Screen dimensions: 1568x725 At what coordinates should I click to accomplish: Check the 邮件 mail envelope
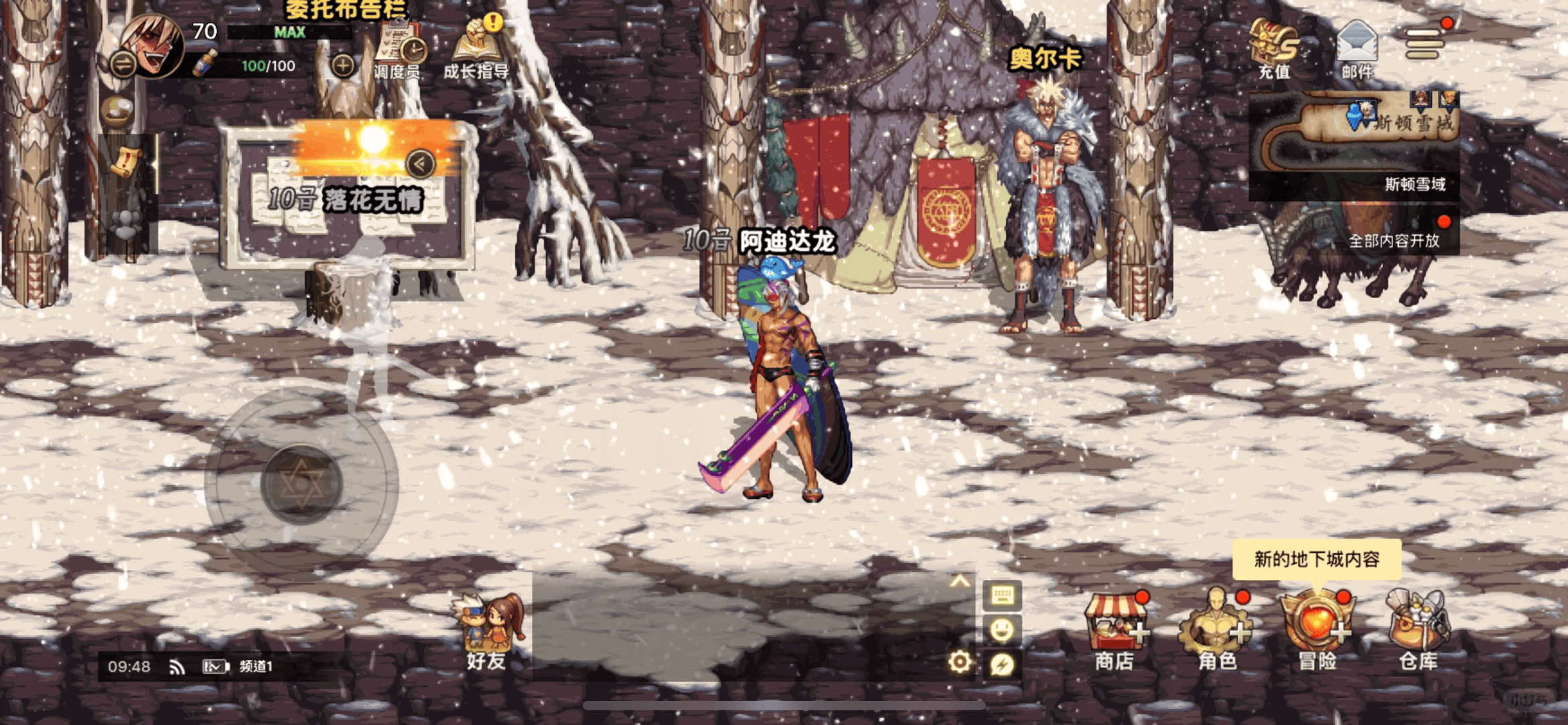point(1357,48)
